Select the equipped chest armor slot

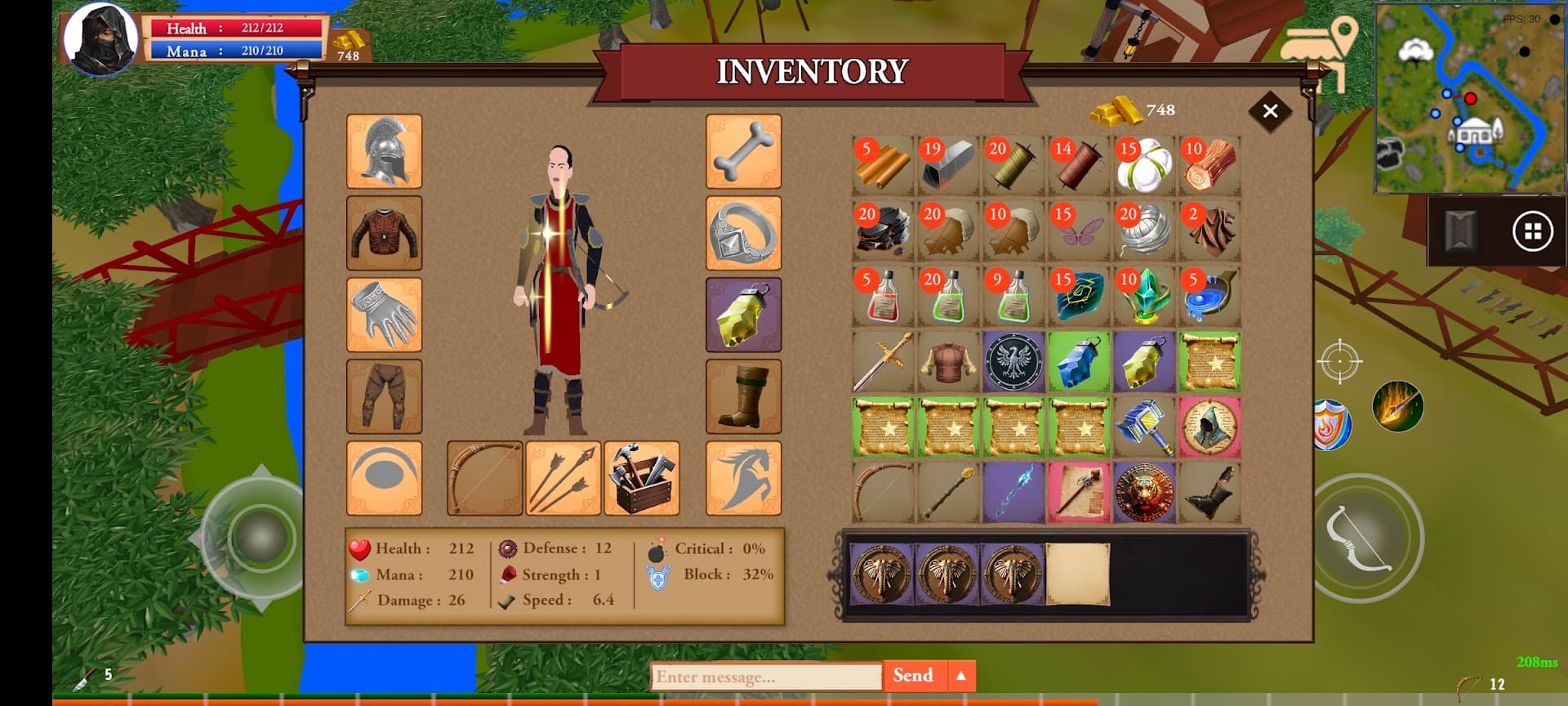tap(384, 233)
